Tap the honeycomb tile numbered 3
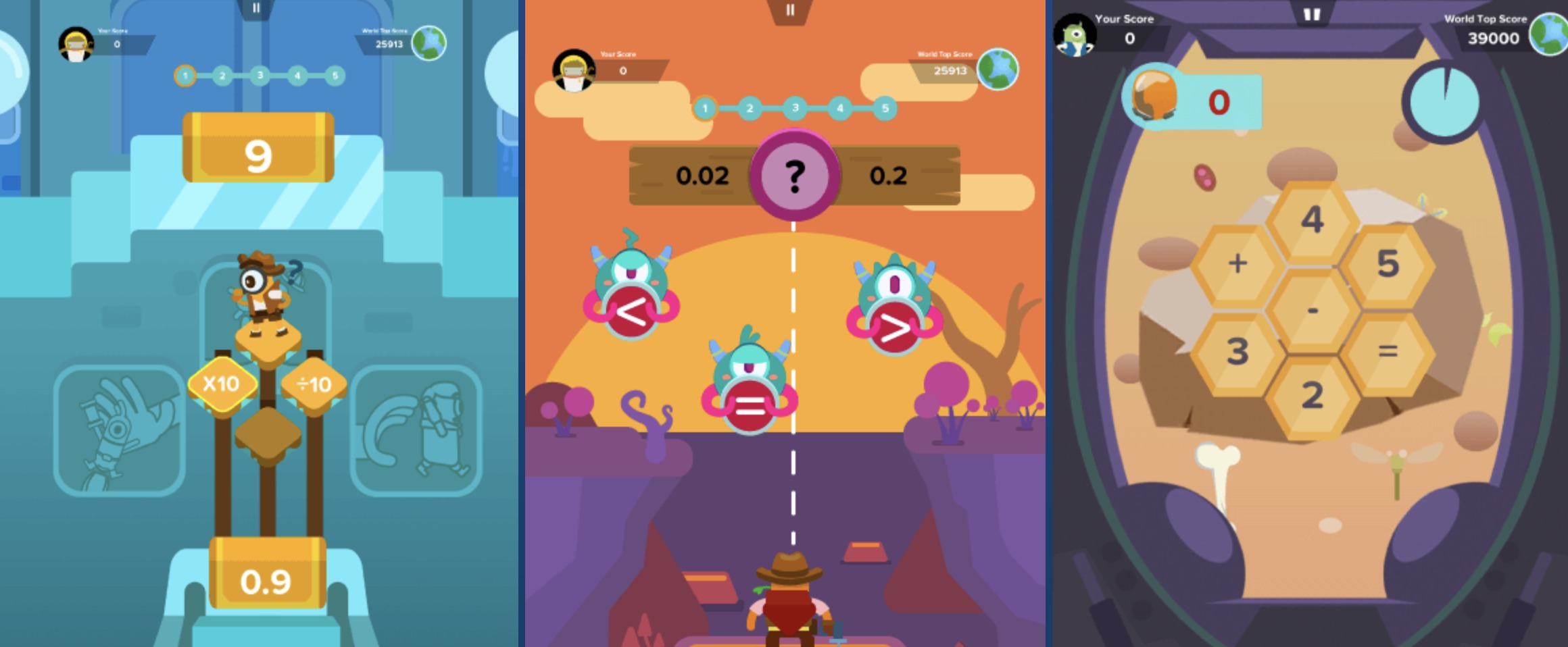 tap(1237, 351)
